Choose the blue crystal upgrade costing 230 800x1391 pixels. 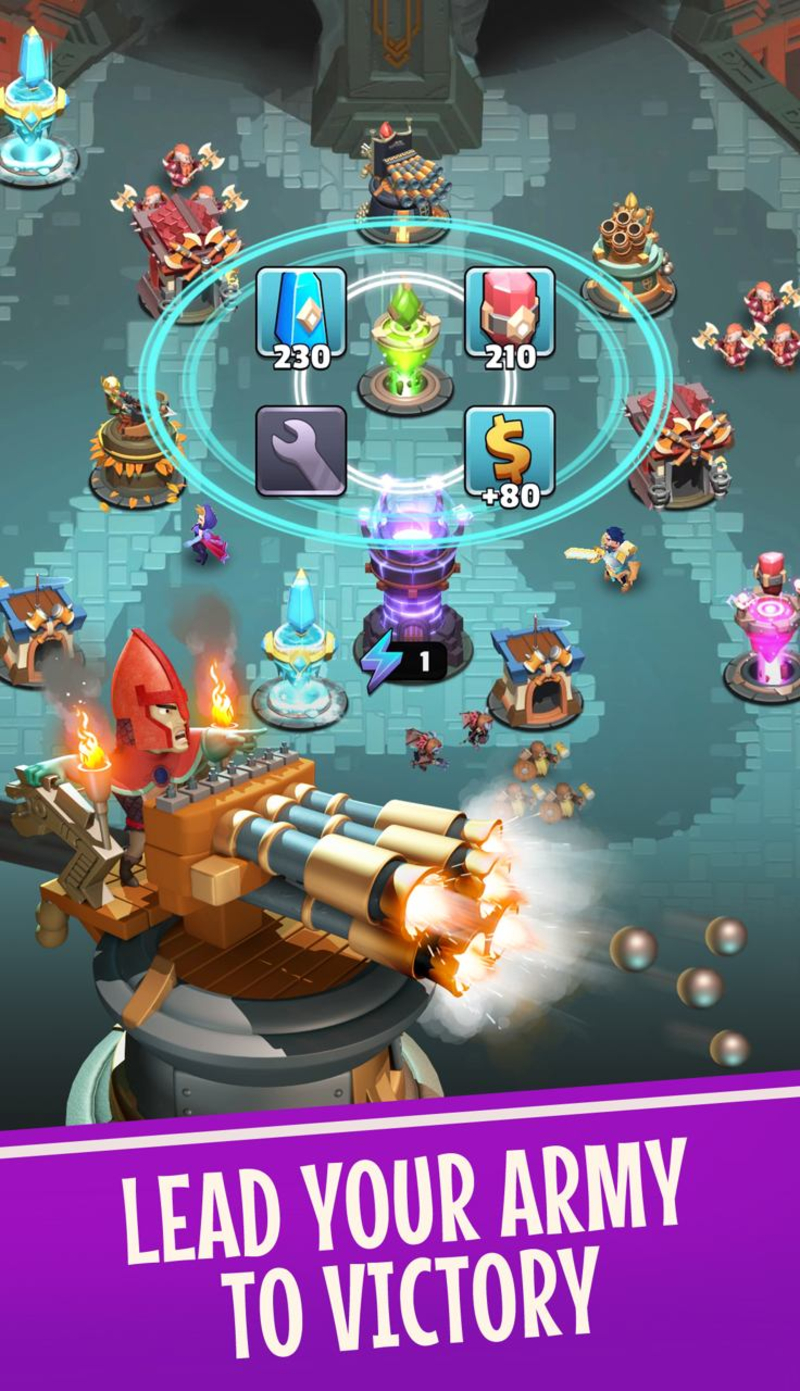coord(301,316)
